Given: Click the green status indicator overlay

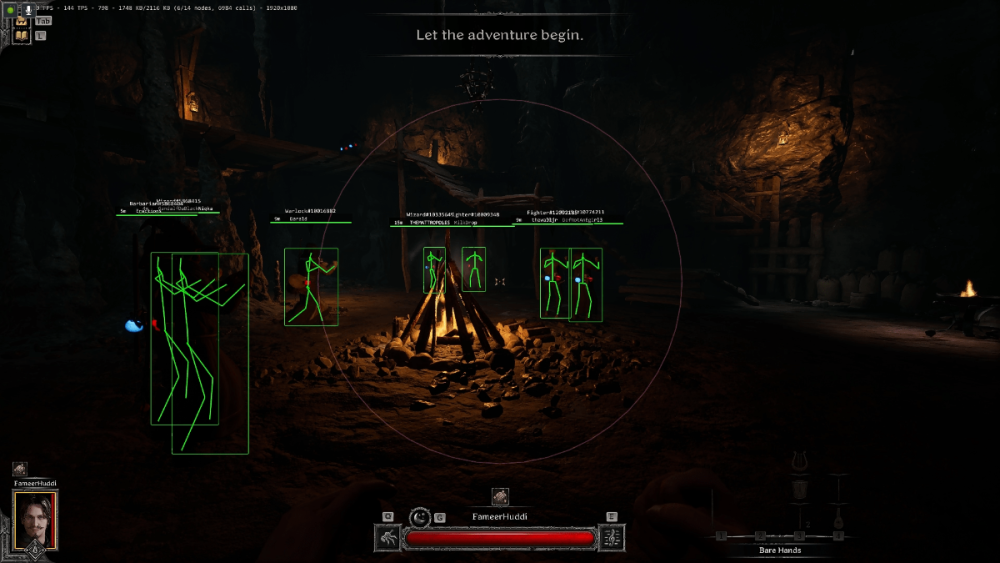Looking at the screenshot, I should (12, 9).
